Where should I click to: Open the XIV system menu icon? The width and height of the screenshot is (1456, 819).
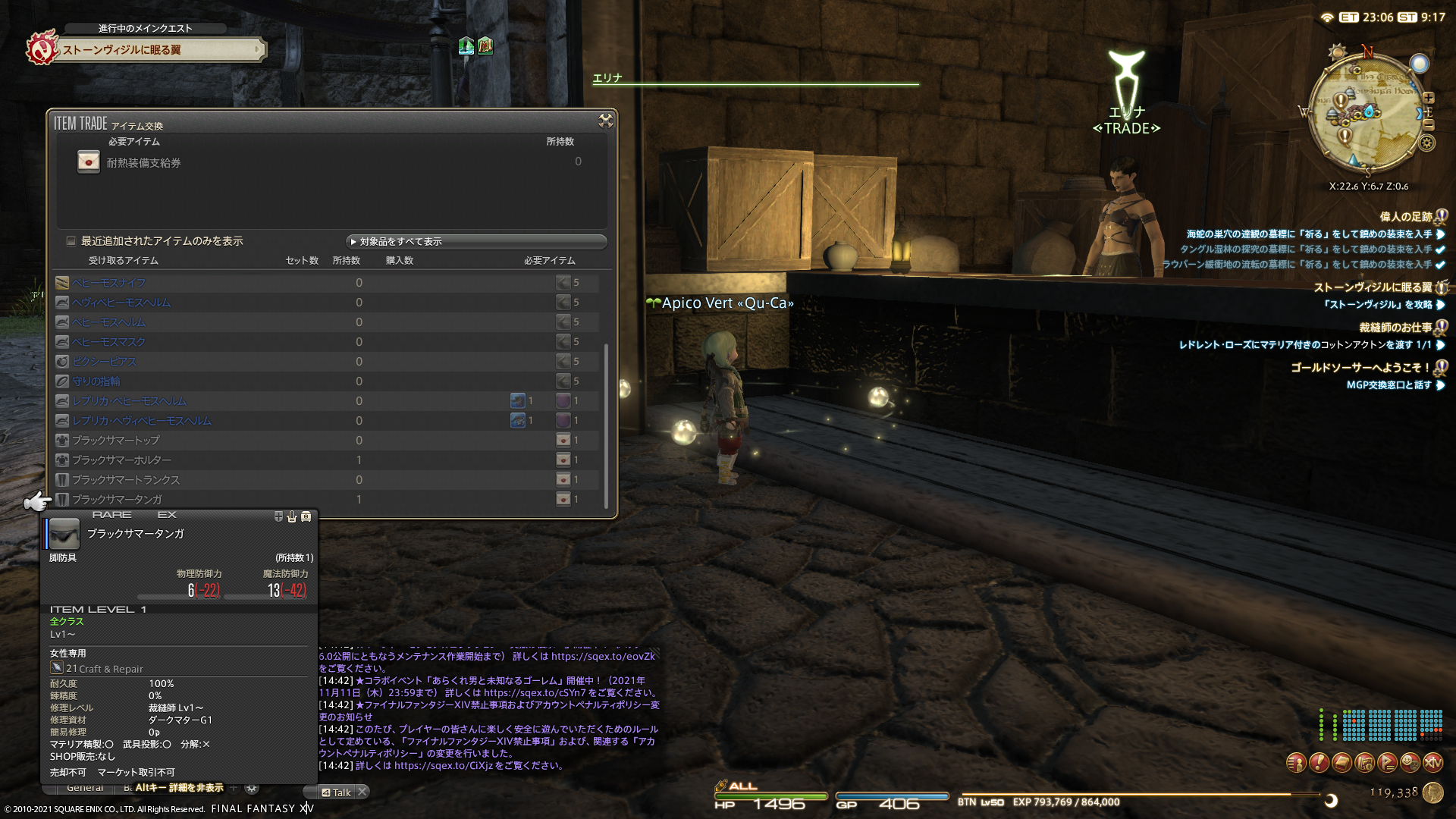click(1432, 762)
